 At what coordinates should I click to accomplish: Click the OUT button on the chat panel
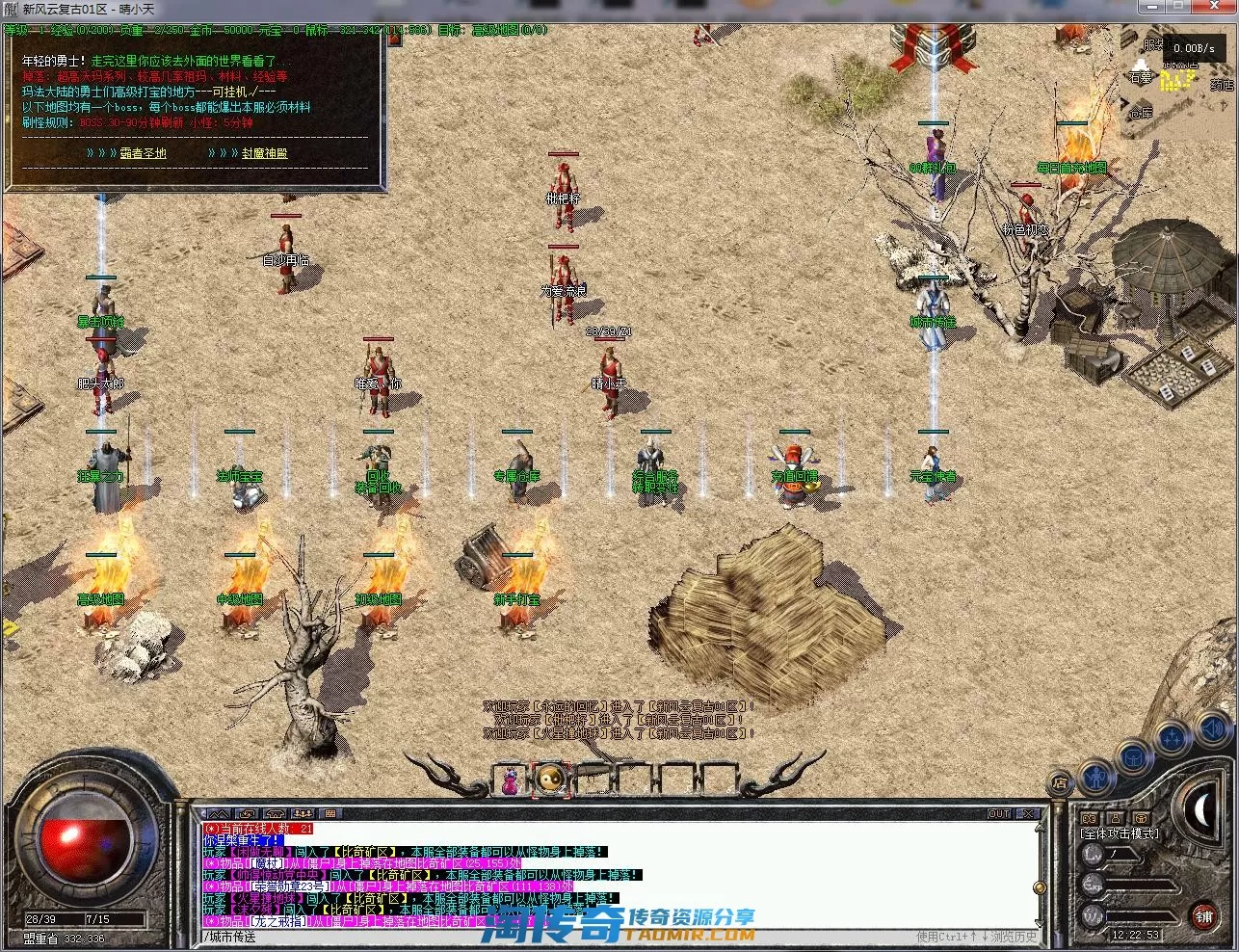(999, 814)
